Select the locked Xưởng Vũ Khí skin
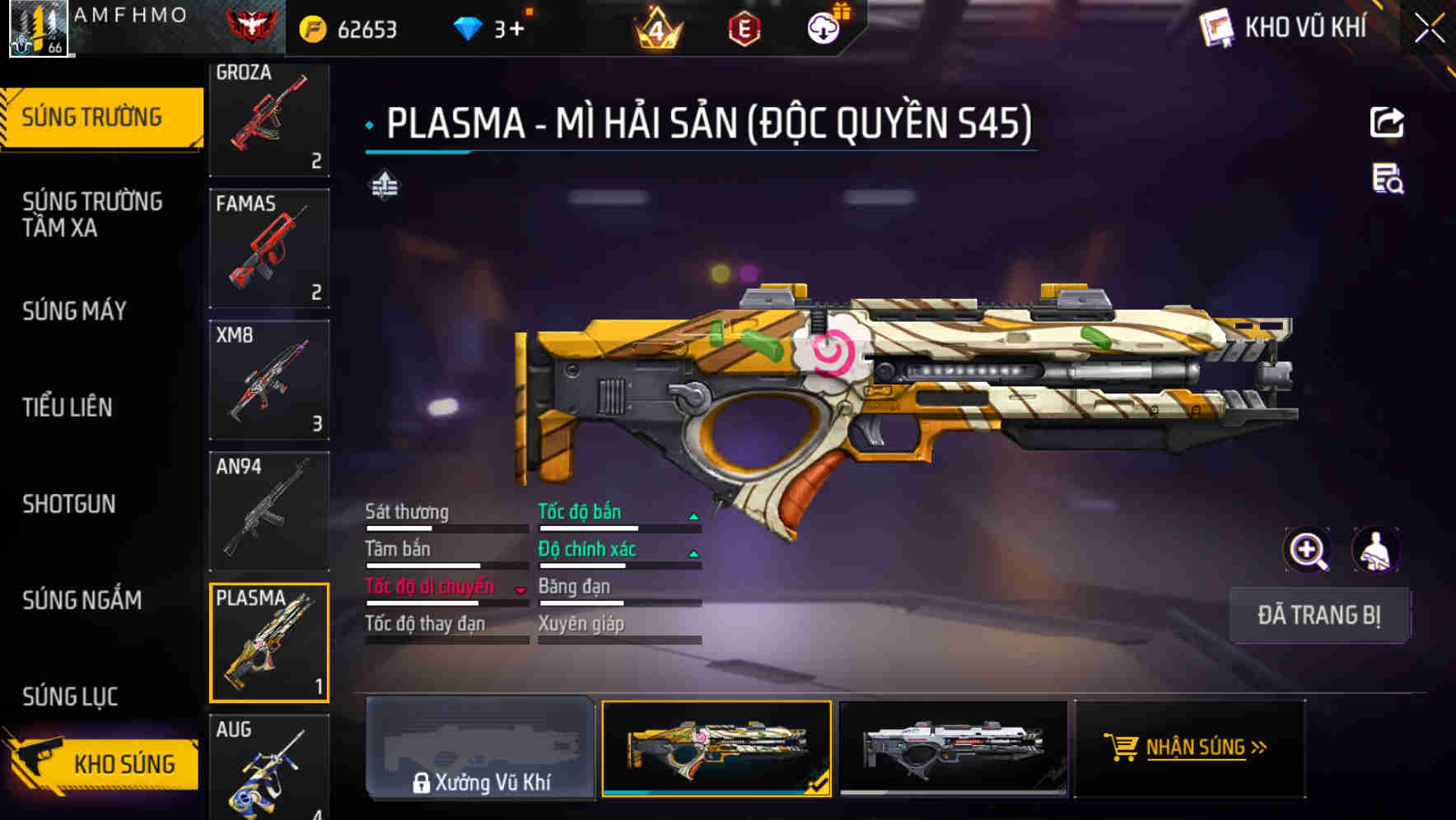Screen dimensions: 1456x820 [480, 748]
